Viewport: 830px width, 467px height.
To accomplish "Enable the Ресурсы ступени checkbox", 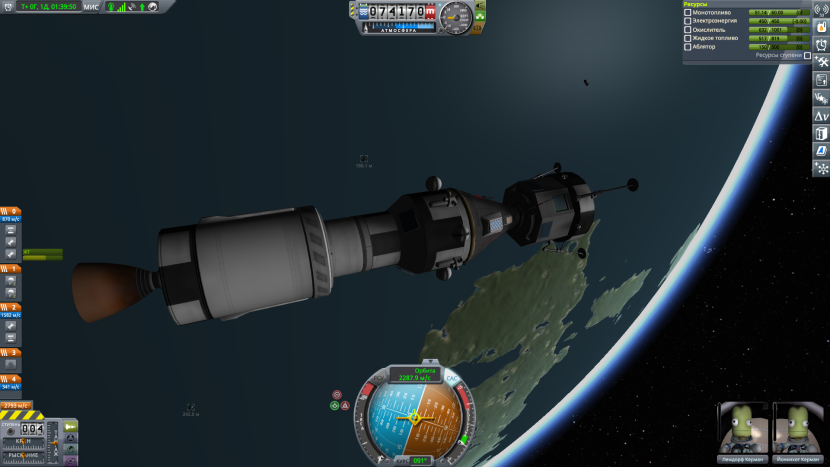I will [x=807, y=56].
